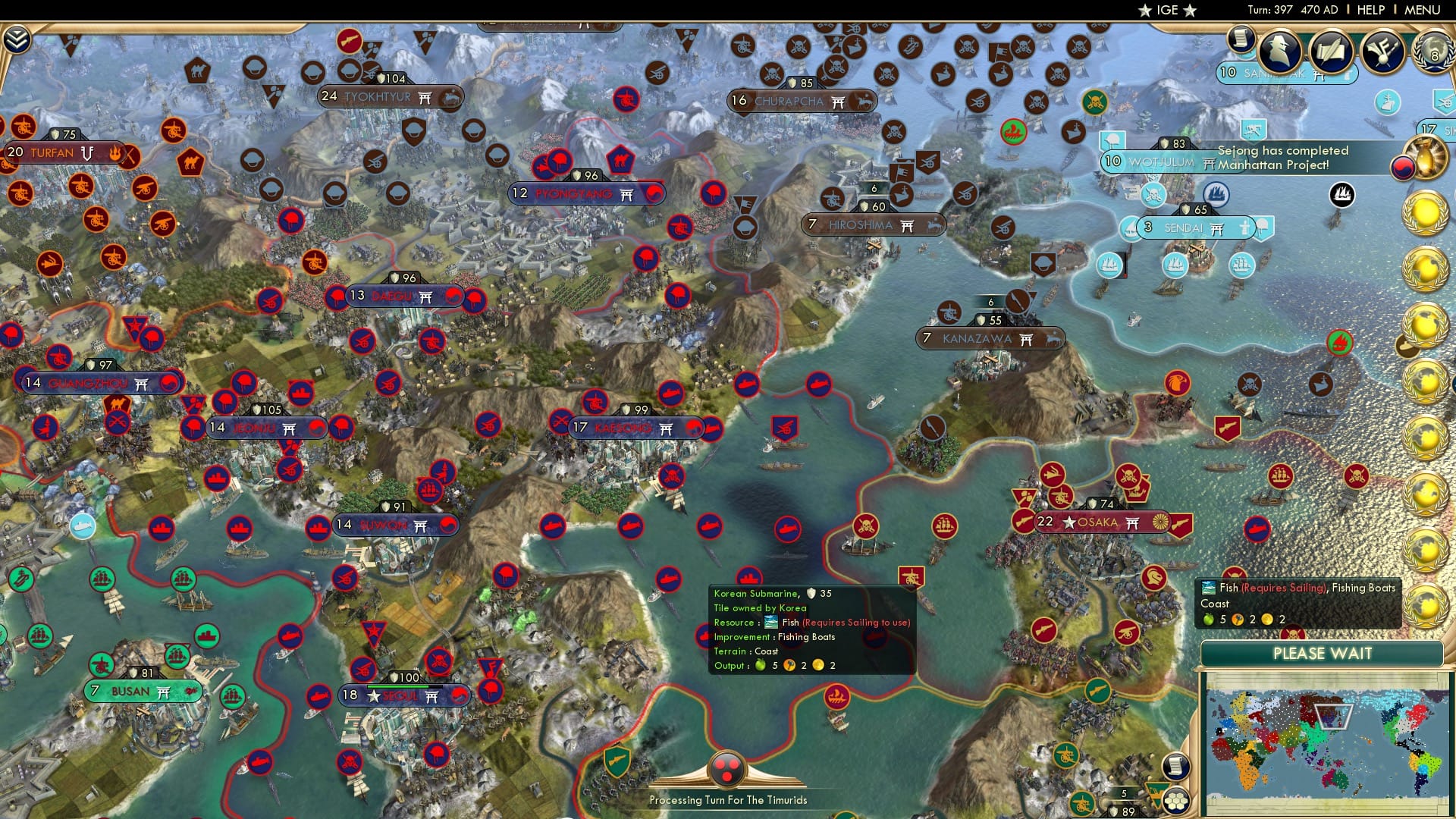Screen dimensions: 1456x819
Task: Click the Korean flag roundel on the bomb notification
Action: coord(1402,168)
